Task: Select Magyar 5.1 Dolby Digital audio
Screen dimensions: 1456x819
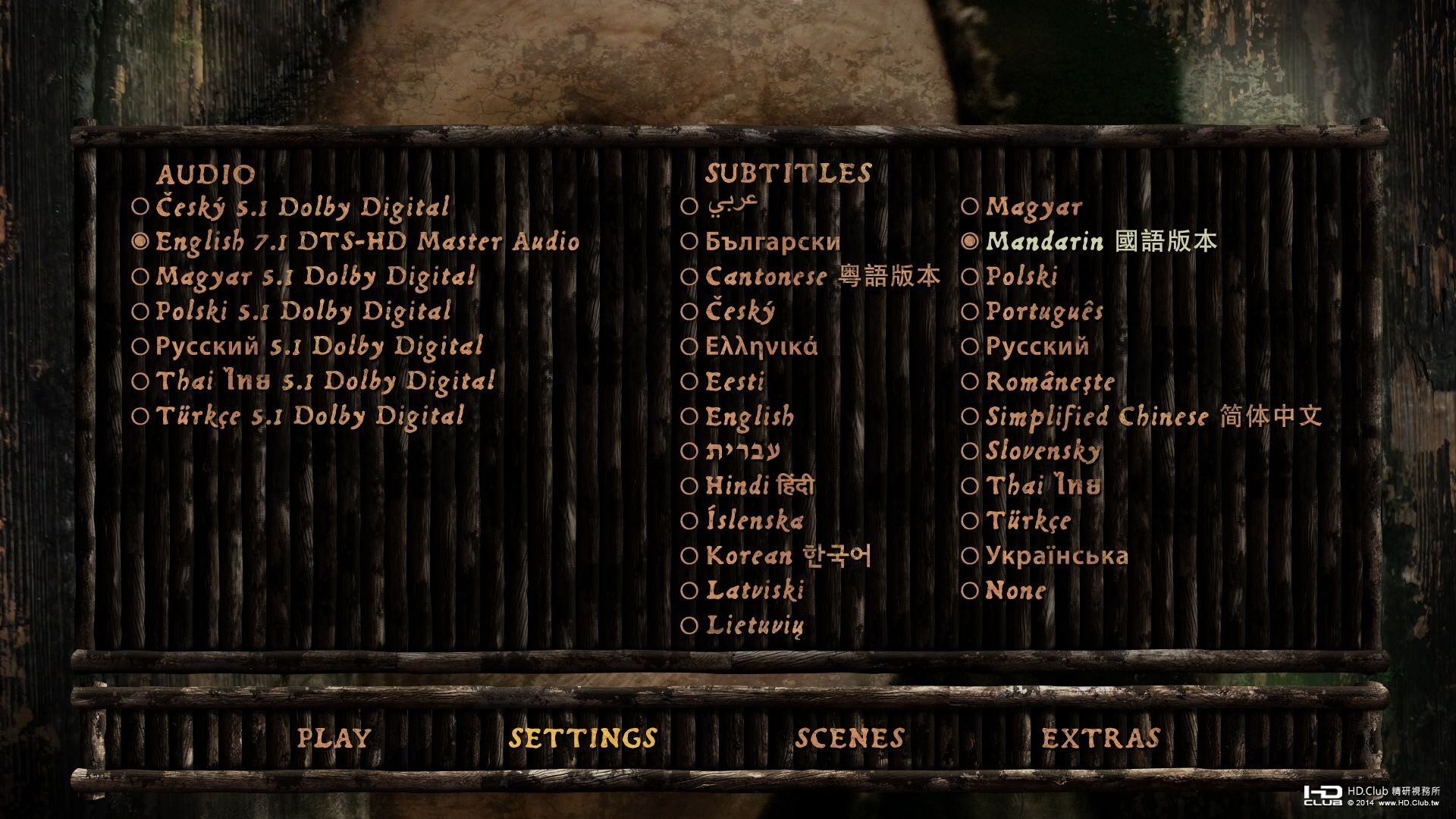Action: click(x=311, y=276)
